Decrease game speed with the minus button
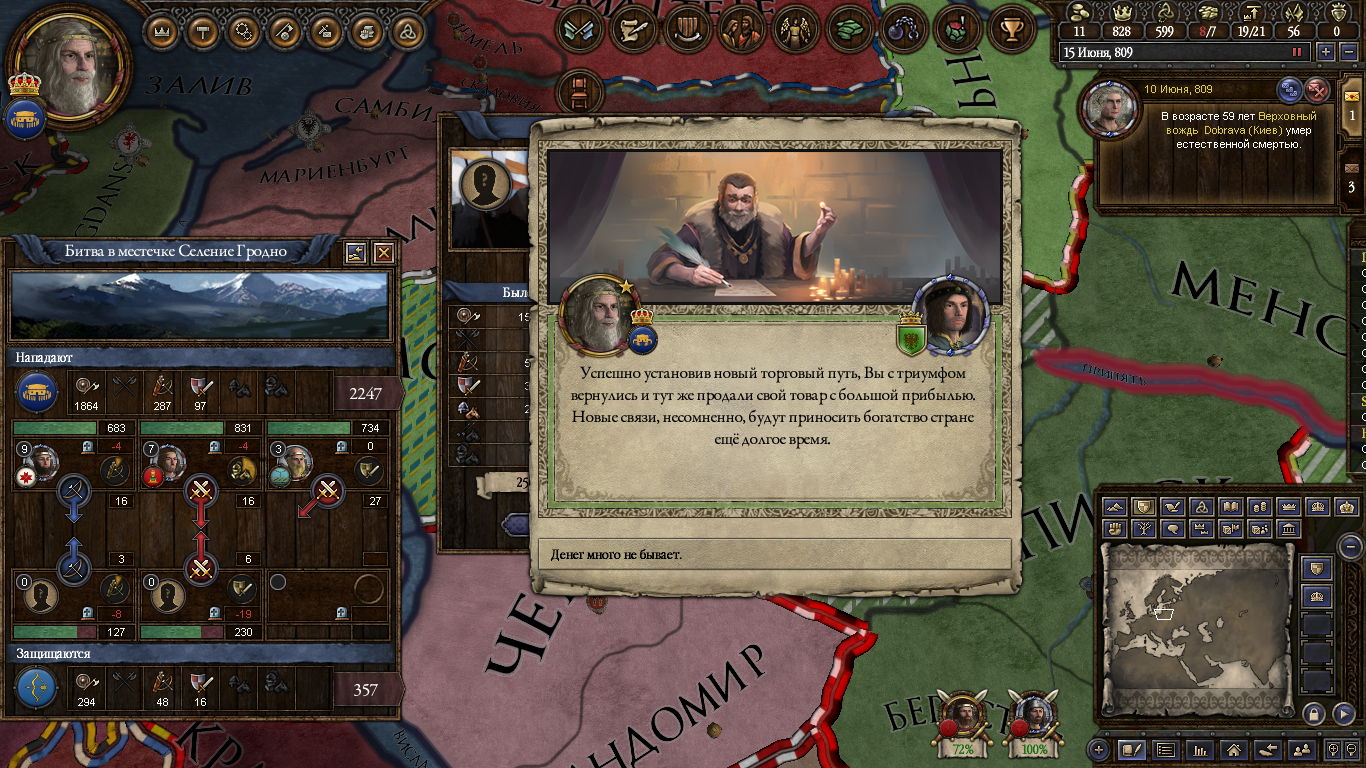 [x=1349, y=52]
